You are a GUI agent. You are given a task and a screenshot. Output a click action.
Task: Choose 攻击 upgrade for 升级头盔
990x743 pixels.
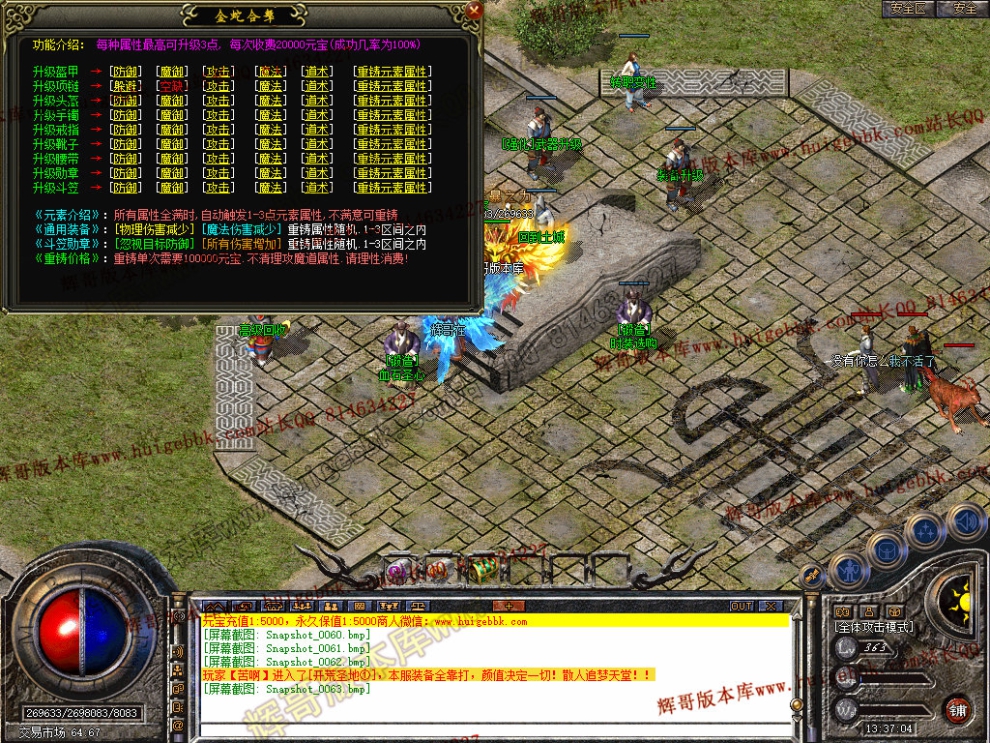pos(219,101)
